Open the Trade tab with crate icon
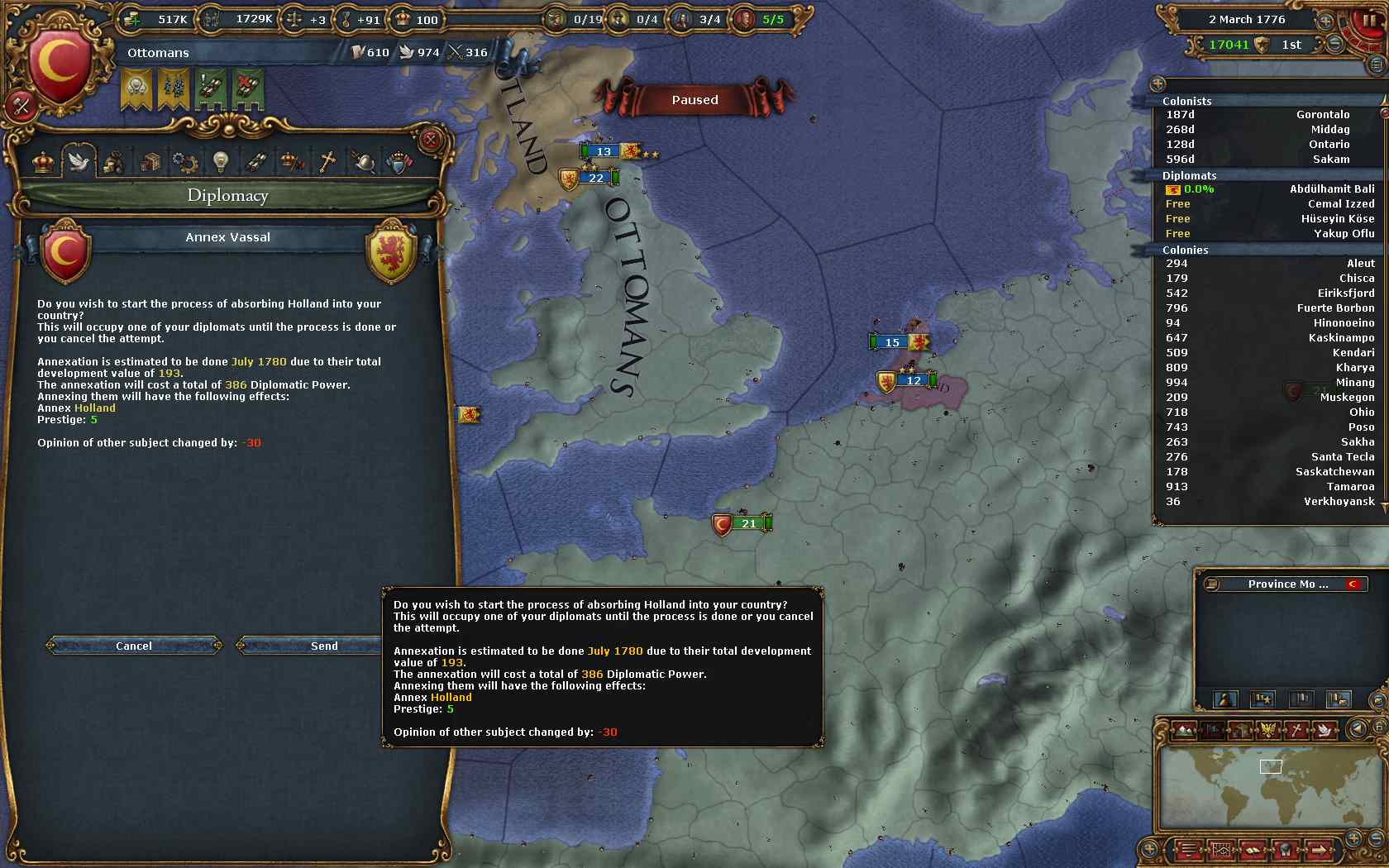This screenshot has width=1389, height=868. (150, 162)
